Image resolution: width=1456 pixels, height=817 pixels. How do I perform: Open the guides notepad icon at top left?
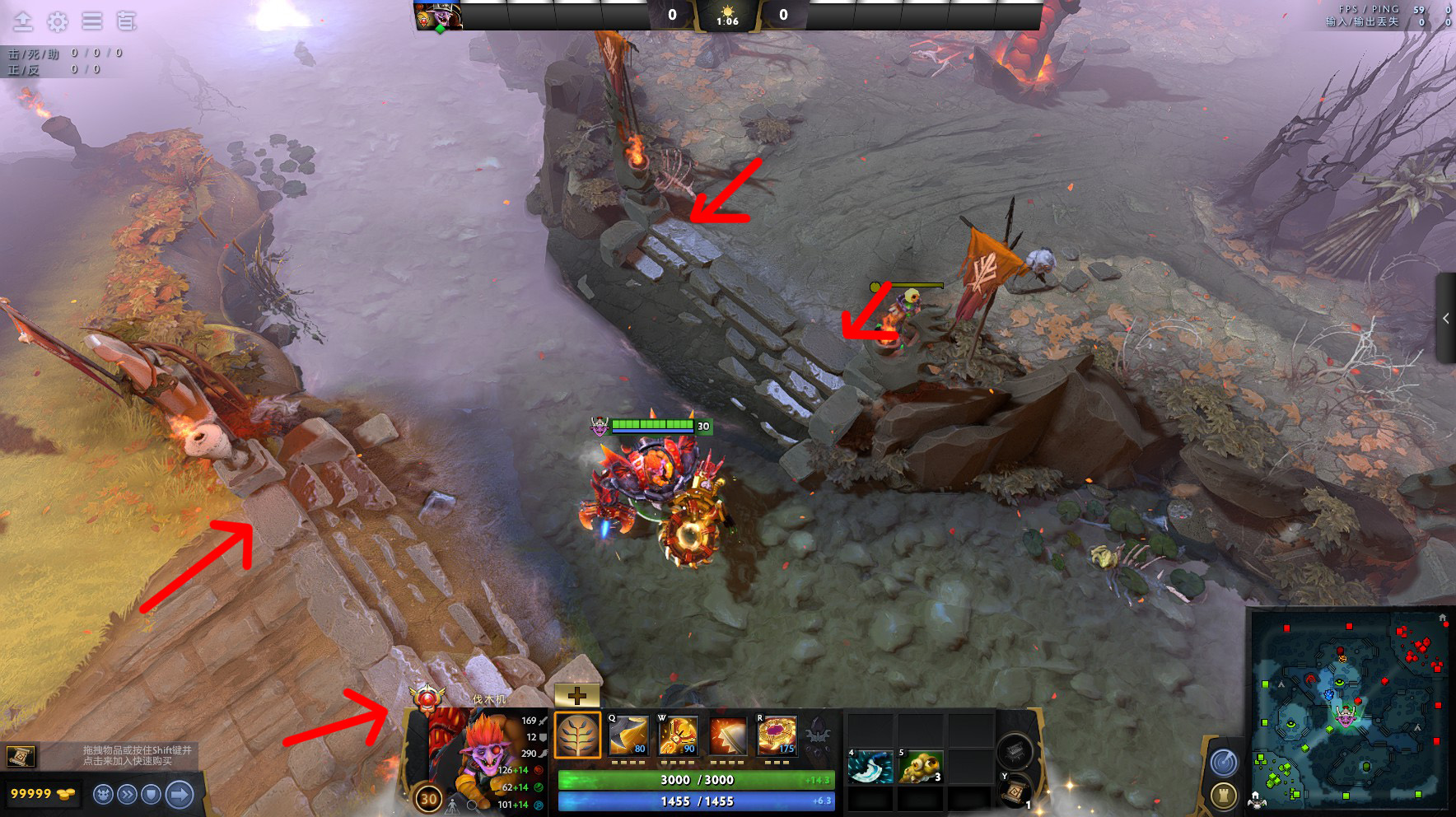point(125,21)
